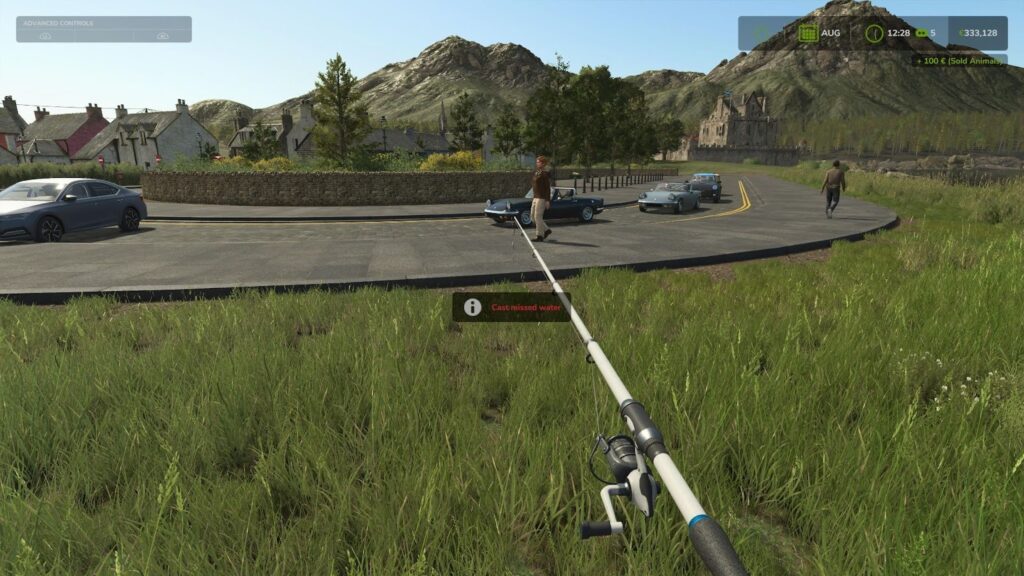Screen dimensions: 1024x576
Task: Select the green clock icon
Action: point(874,33)
